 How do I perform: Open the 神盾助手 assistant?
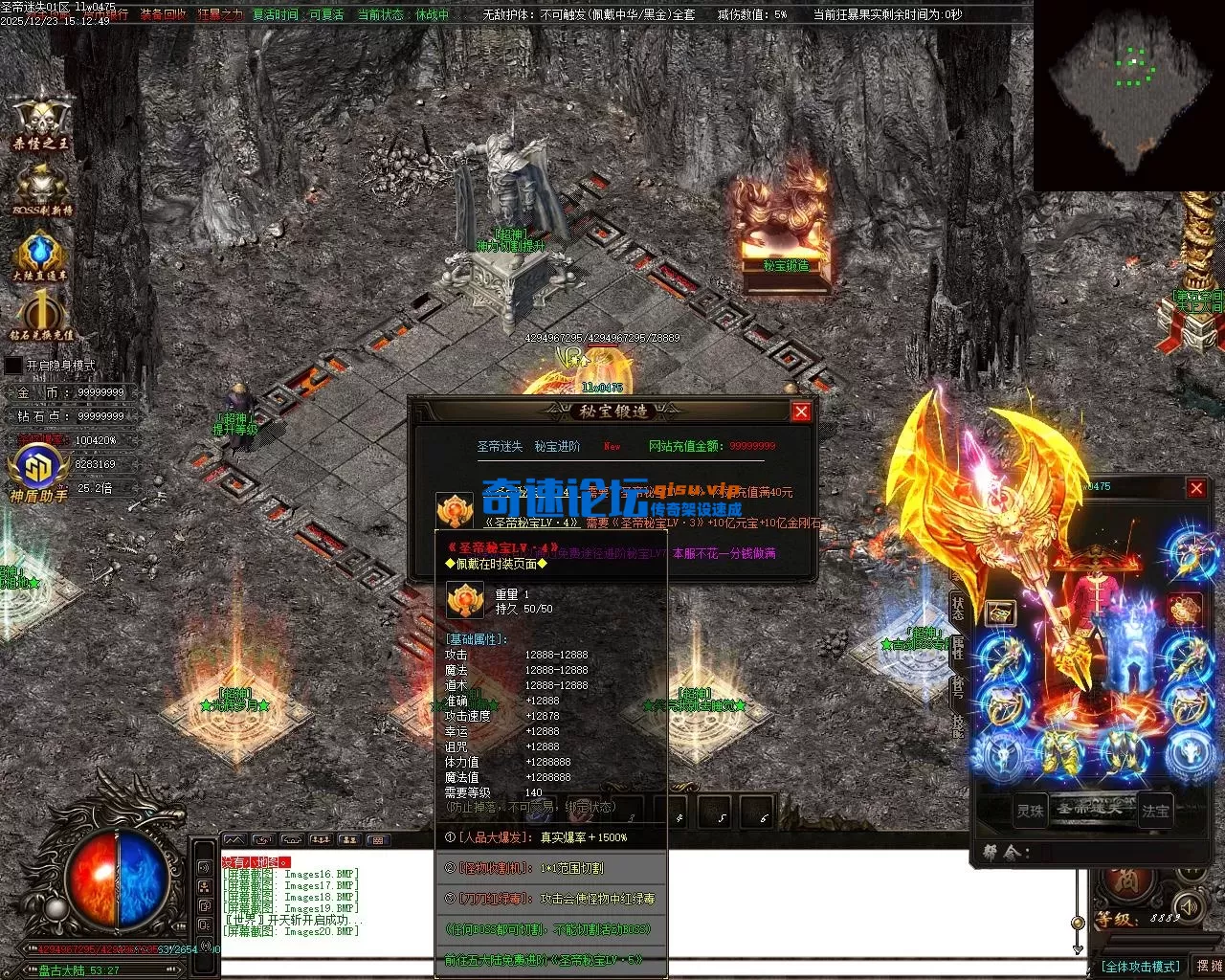tap(38, 474)
